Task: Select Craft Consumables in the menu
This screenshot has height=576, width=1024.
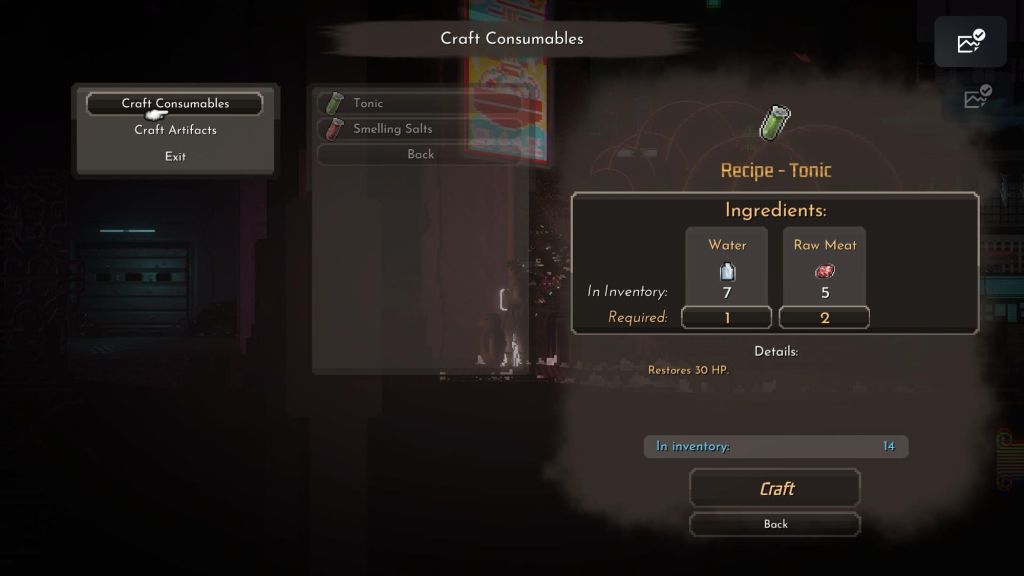Action: coord(175,103)
